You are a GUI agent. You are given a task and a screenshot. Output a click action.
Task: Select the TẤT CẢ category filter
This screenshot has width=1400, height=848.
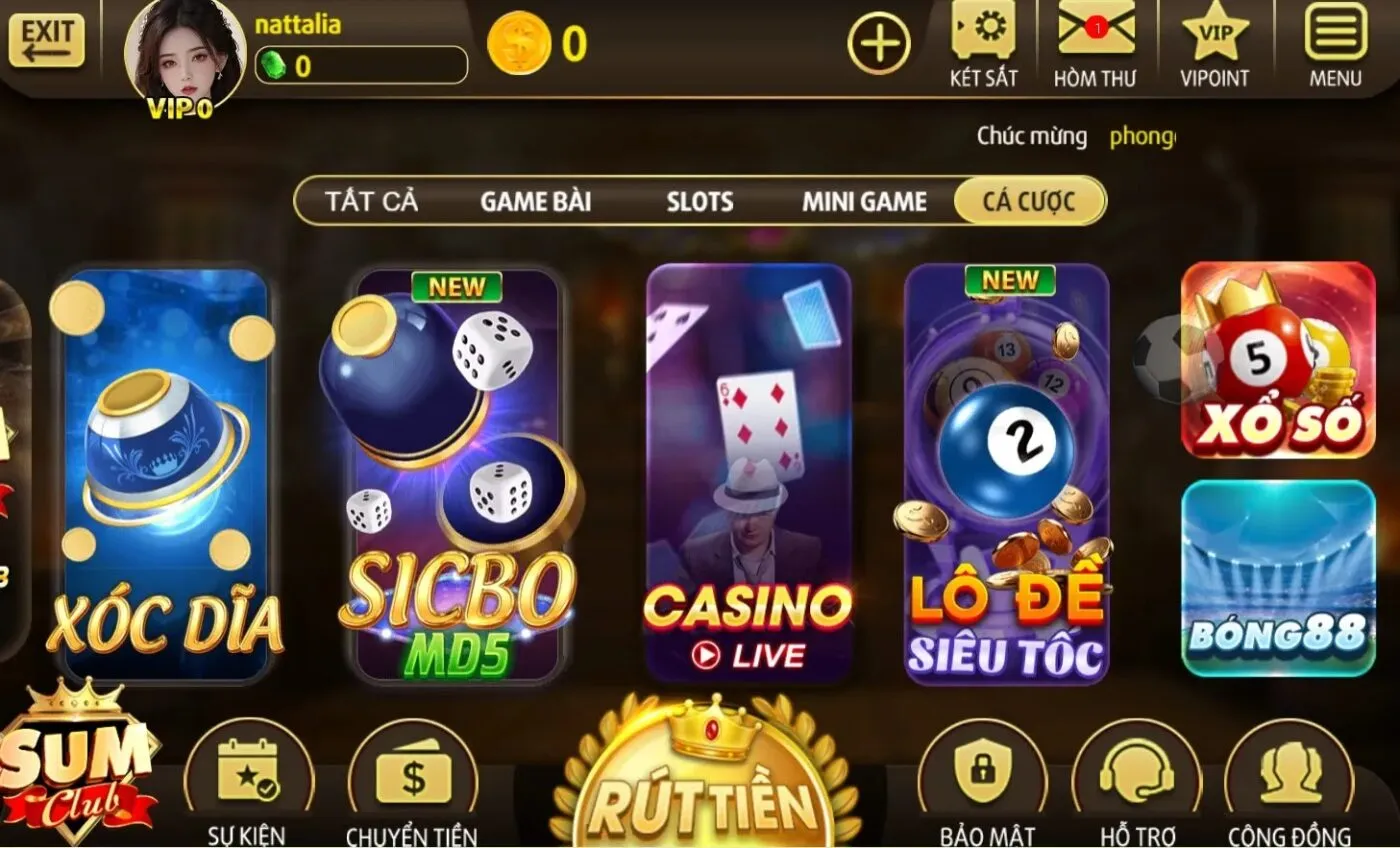(x=371, y=201)
